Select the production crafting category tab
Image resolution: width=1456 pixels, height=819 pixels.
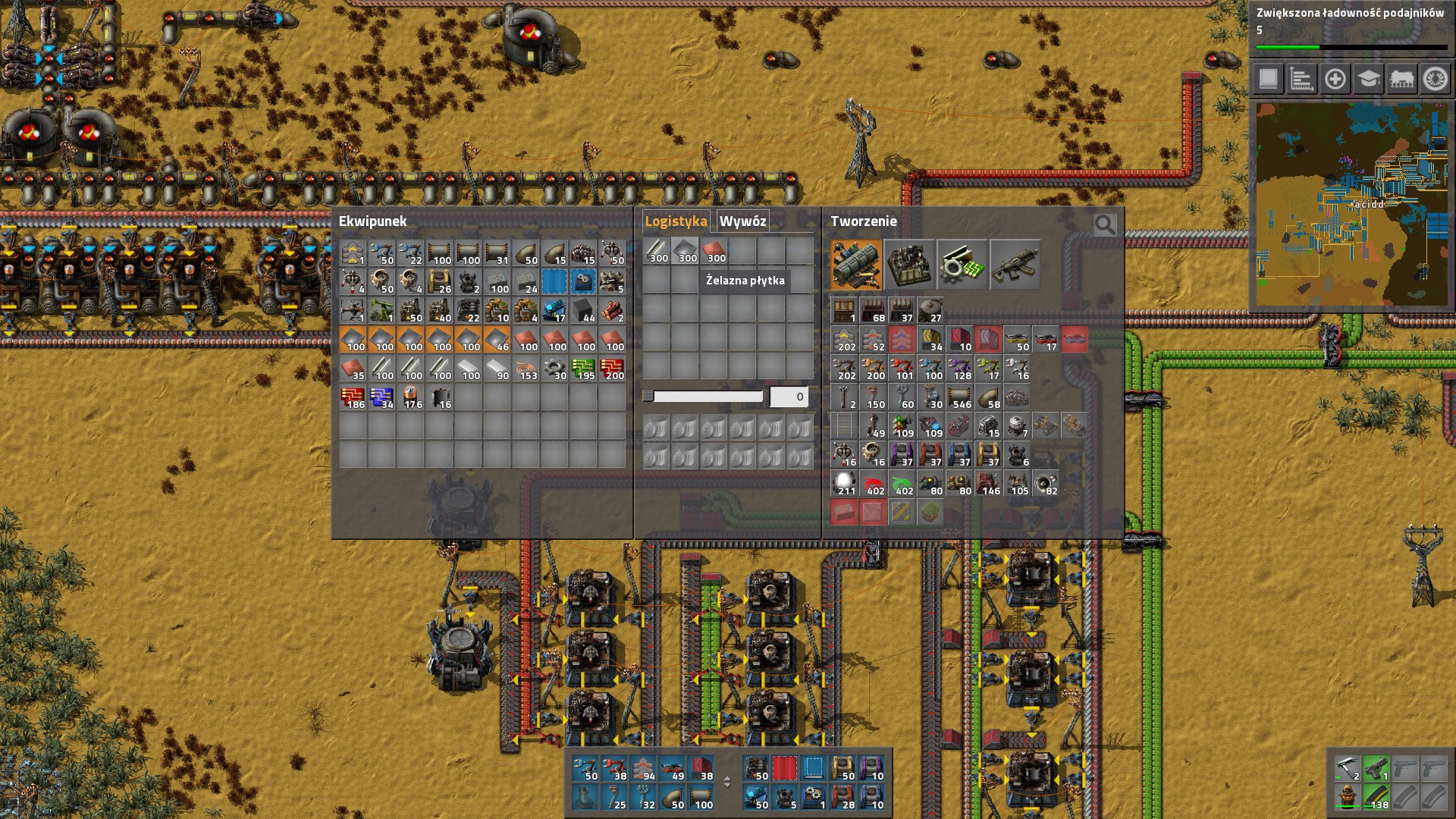coord(909,265)
